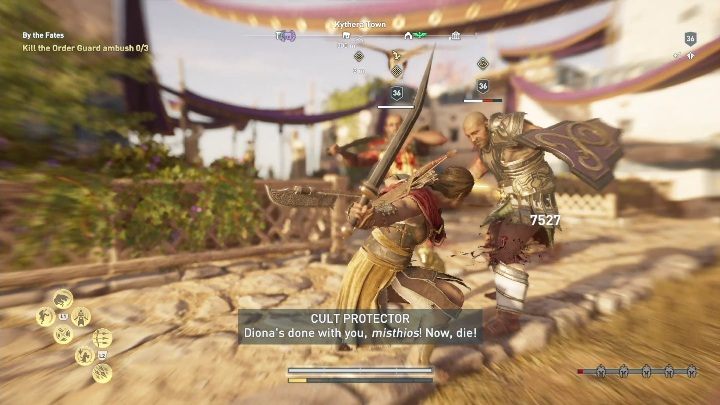The image size is (720, 405).
Task: Activate the kneeling archer ability icon
Action: 84,355
